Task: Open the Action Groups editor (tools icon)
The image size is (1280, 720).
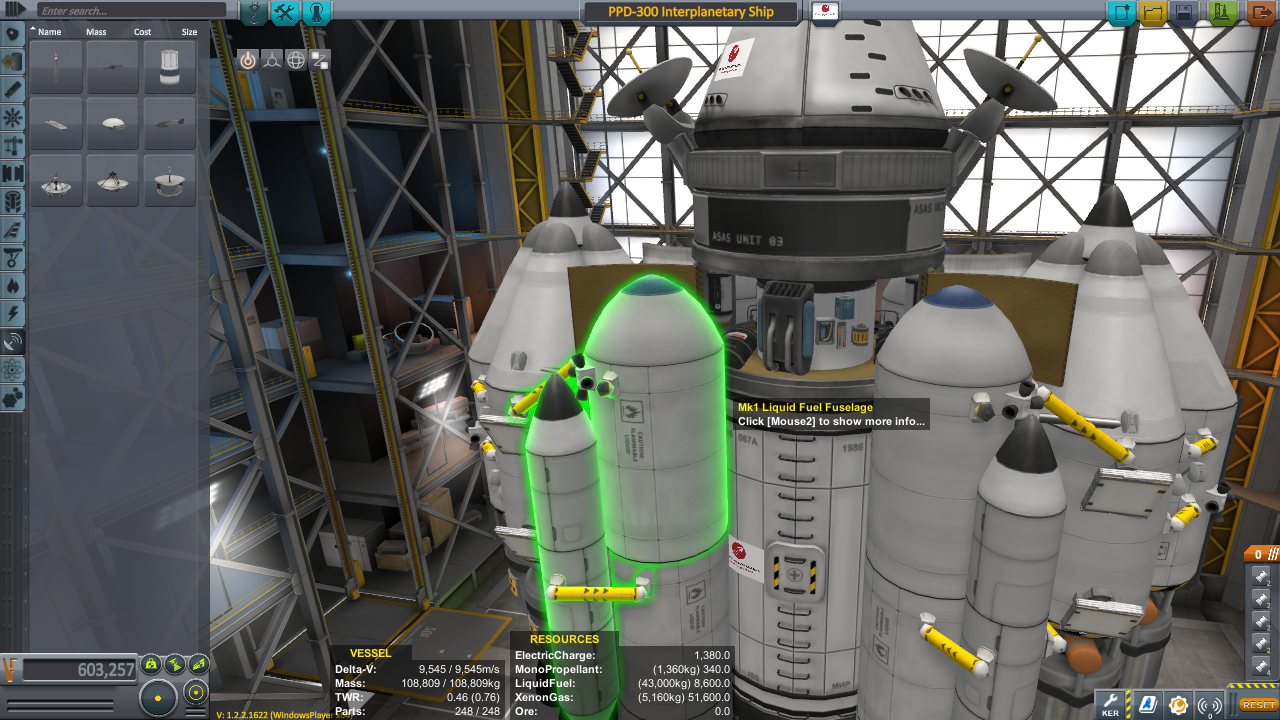Action: pyautogui.click(x=285, y=12)
